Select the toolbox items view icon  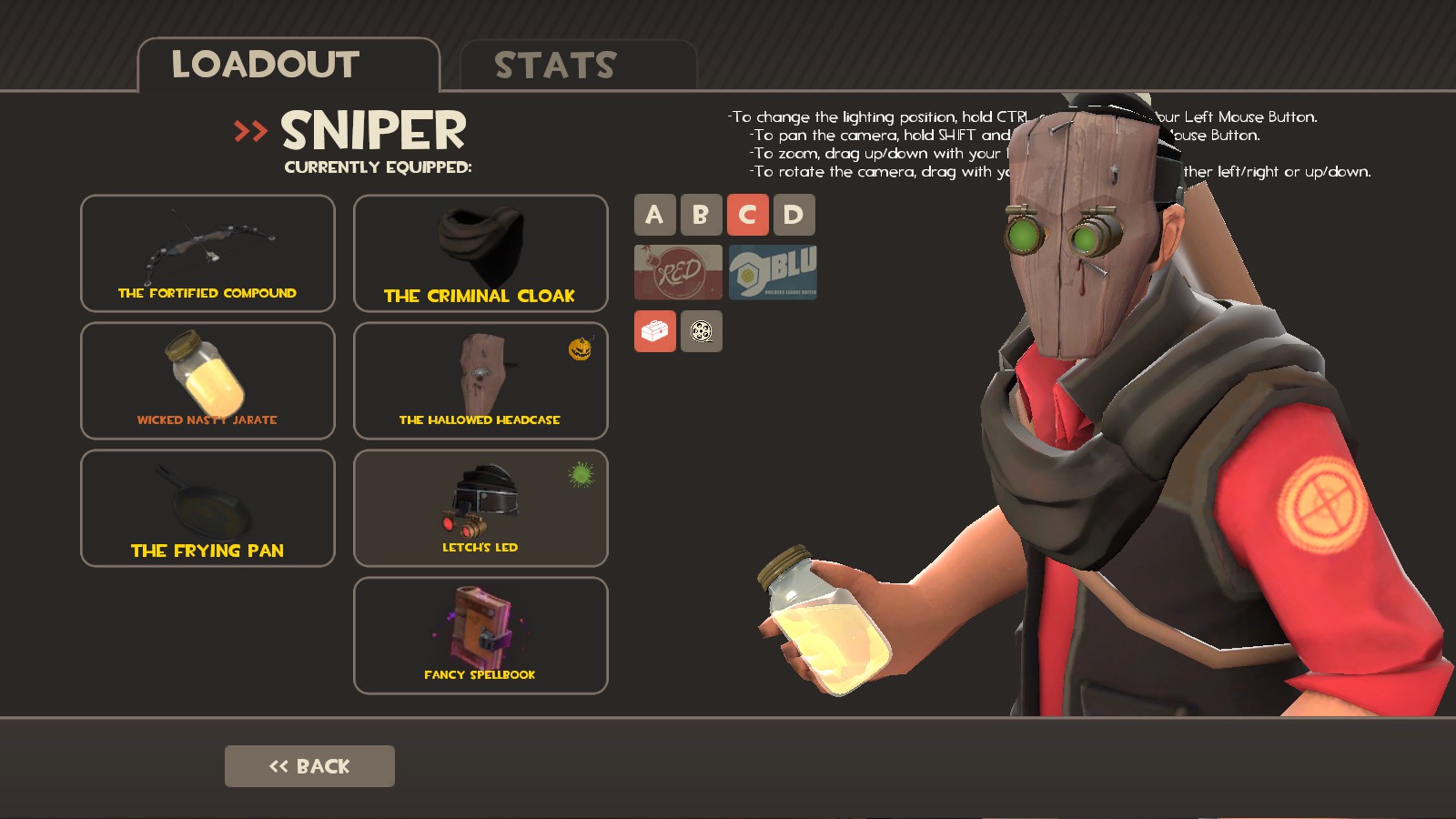tap(657, 331)
